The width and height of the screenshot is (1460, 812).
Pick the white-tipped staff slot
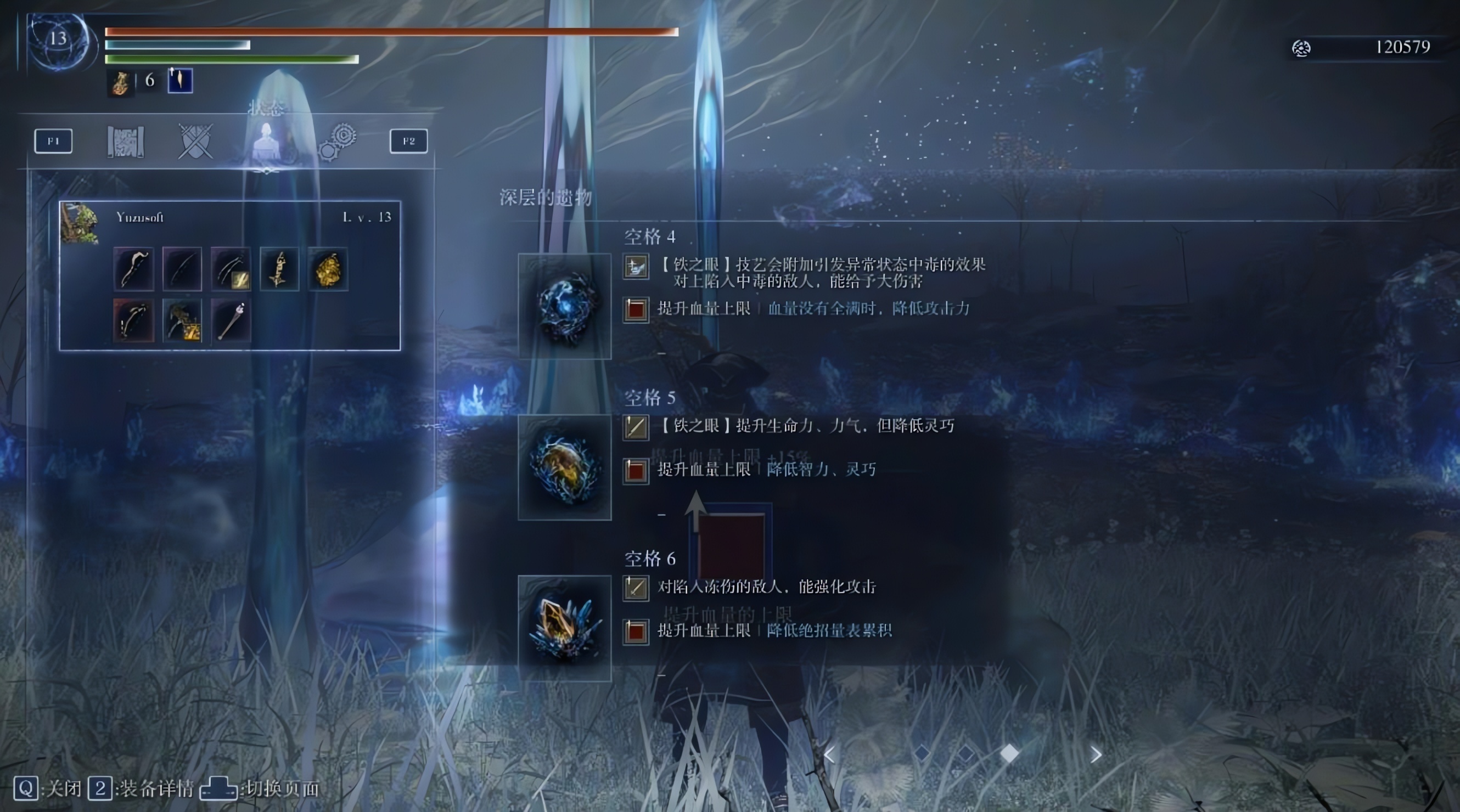pyautogui.click(x=231, y=321)
